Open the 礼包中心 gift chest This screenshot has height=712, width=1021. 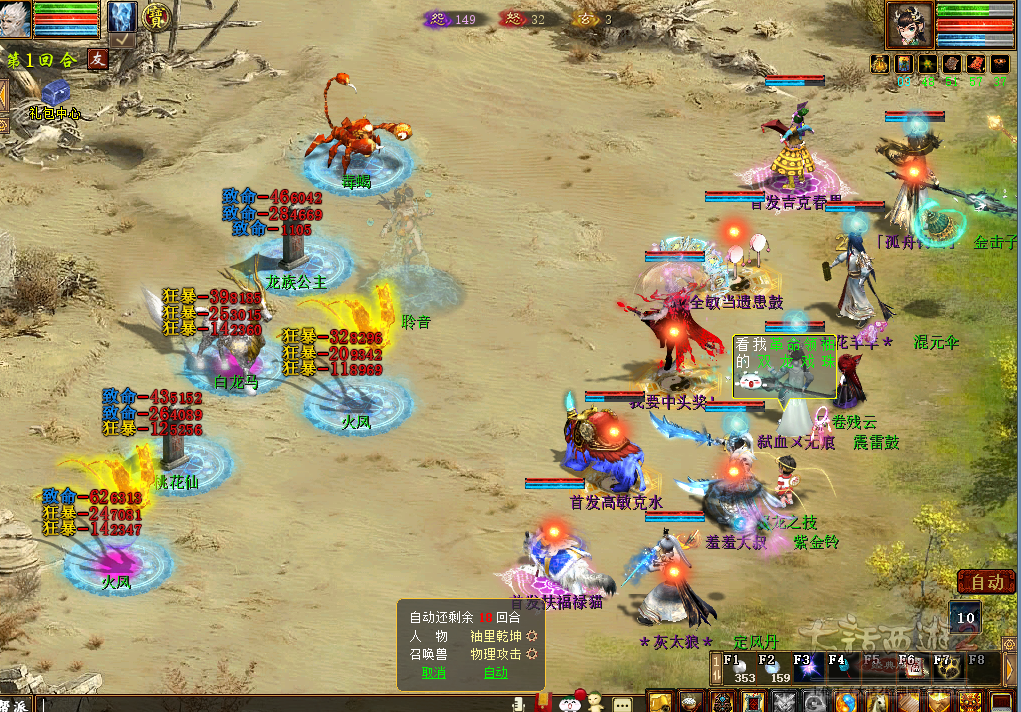[x=54, y=93]
